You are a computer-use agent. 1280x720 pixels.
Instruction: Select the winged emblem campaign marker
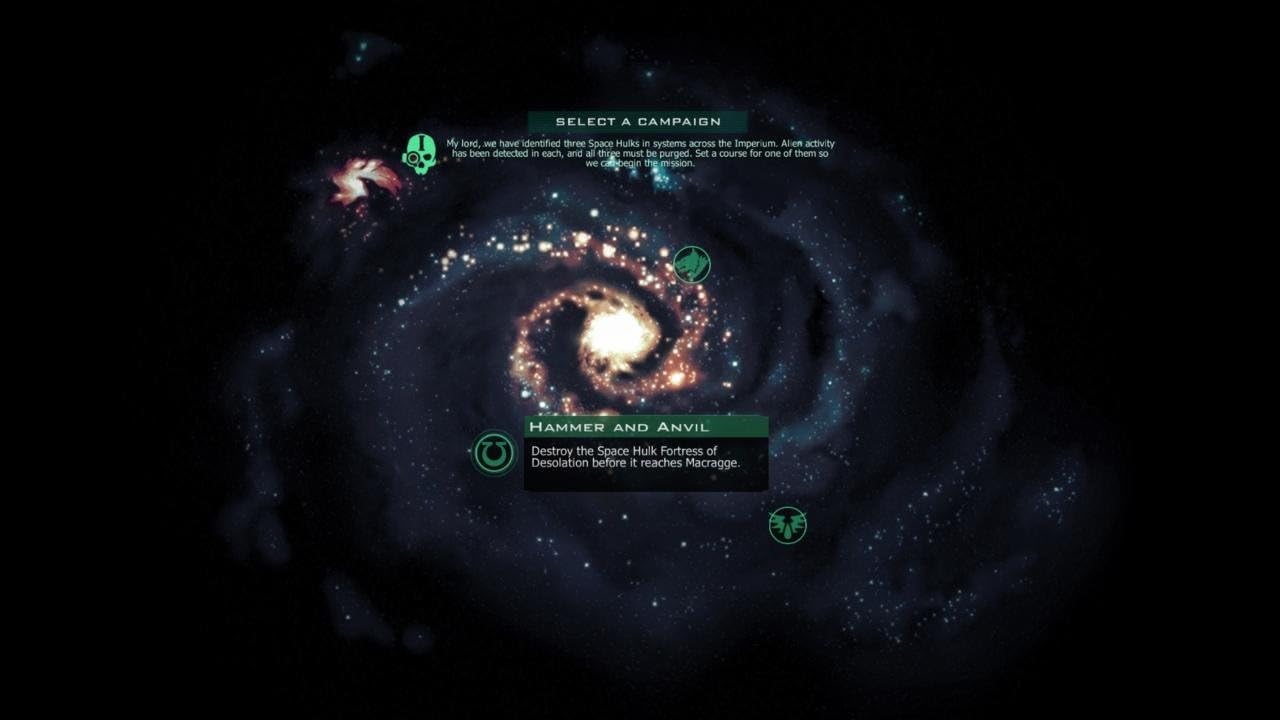(787, 525)
